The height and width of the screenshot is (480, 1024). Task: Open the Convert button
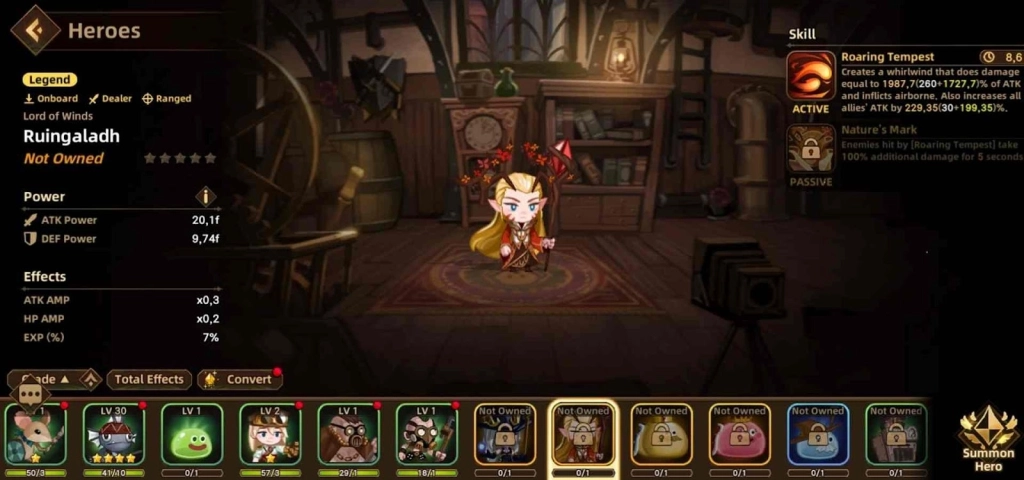[239, 379]
